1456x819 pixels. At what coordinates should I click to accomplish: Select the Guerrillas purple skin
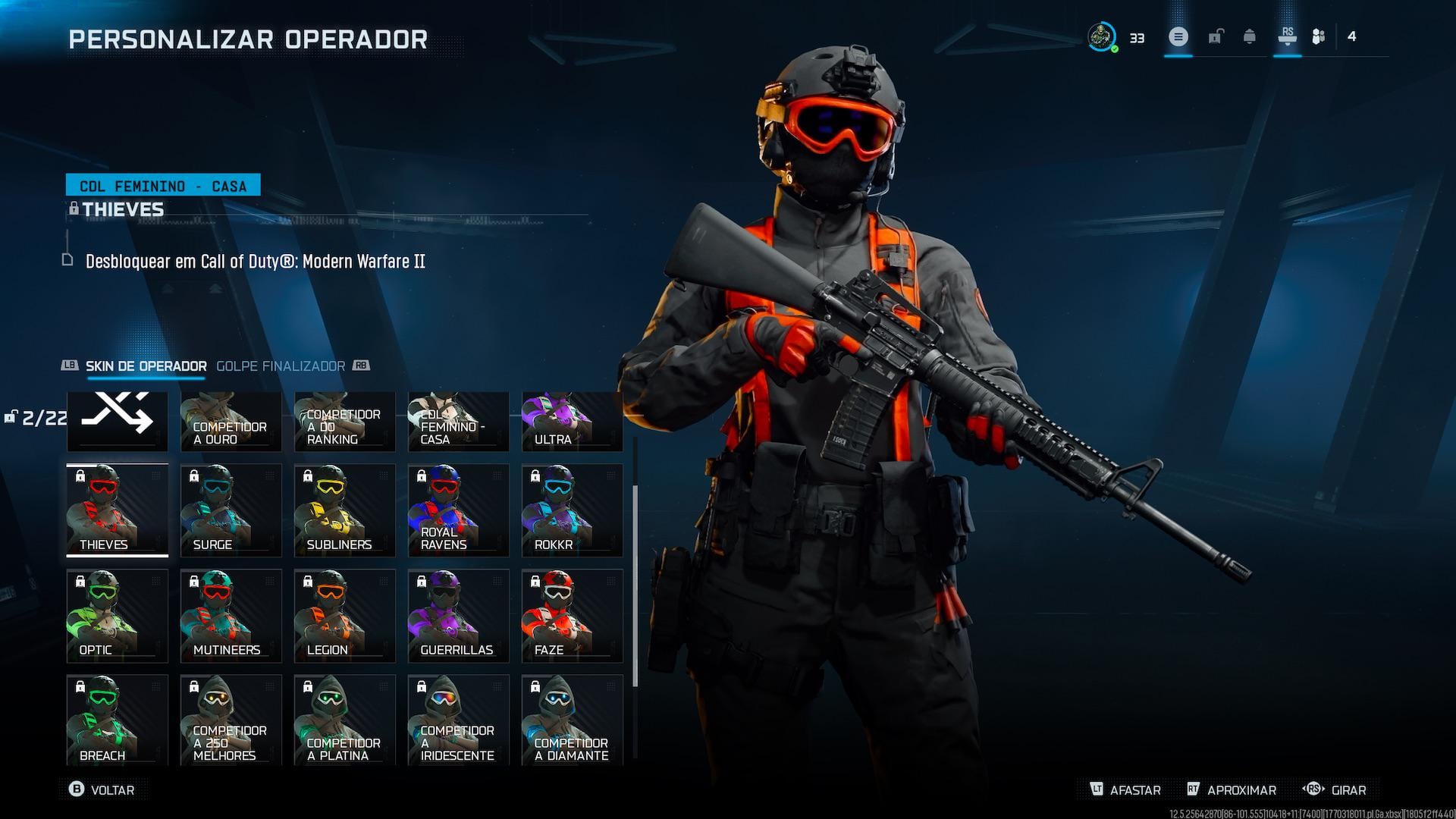[459, 615]
